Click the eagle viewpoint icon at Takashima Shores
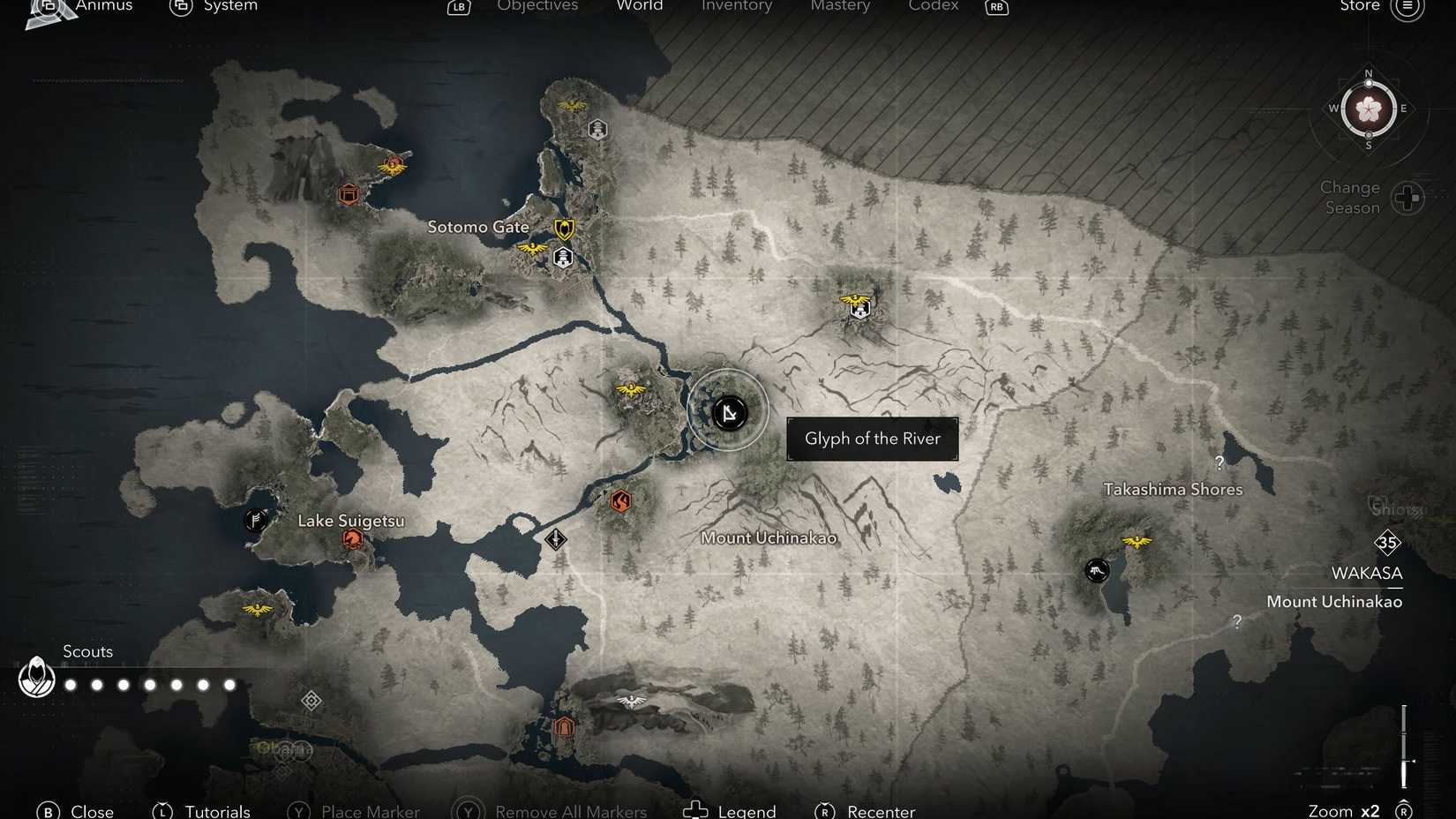1456x819 pixels. [1137, 541]
